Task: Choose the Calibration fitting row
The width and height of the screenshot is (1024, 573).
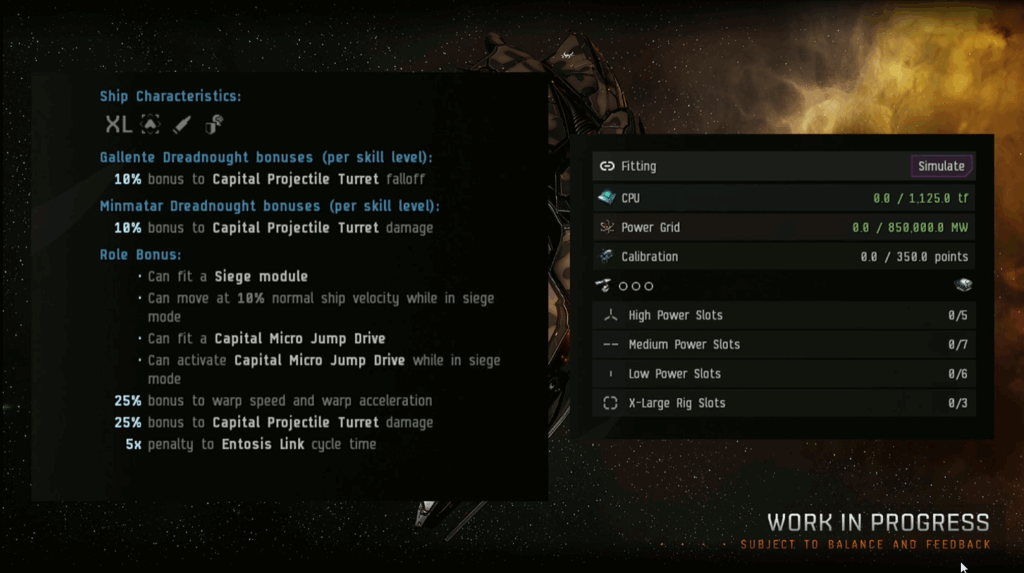Action: (x=783, y=257)
